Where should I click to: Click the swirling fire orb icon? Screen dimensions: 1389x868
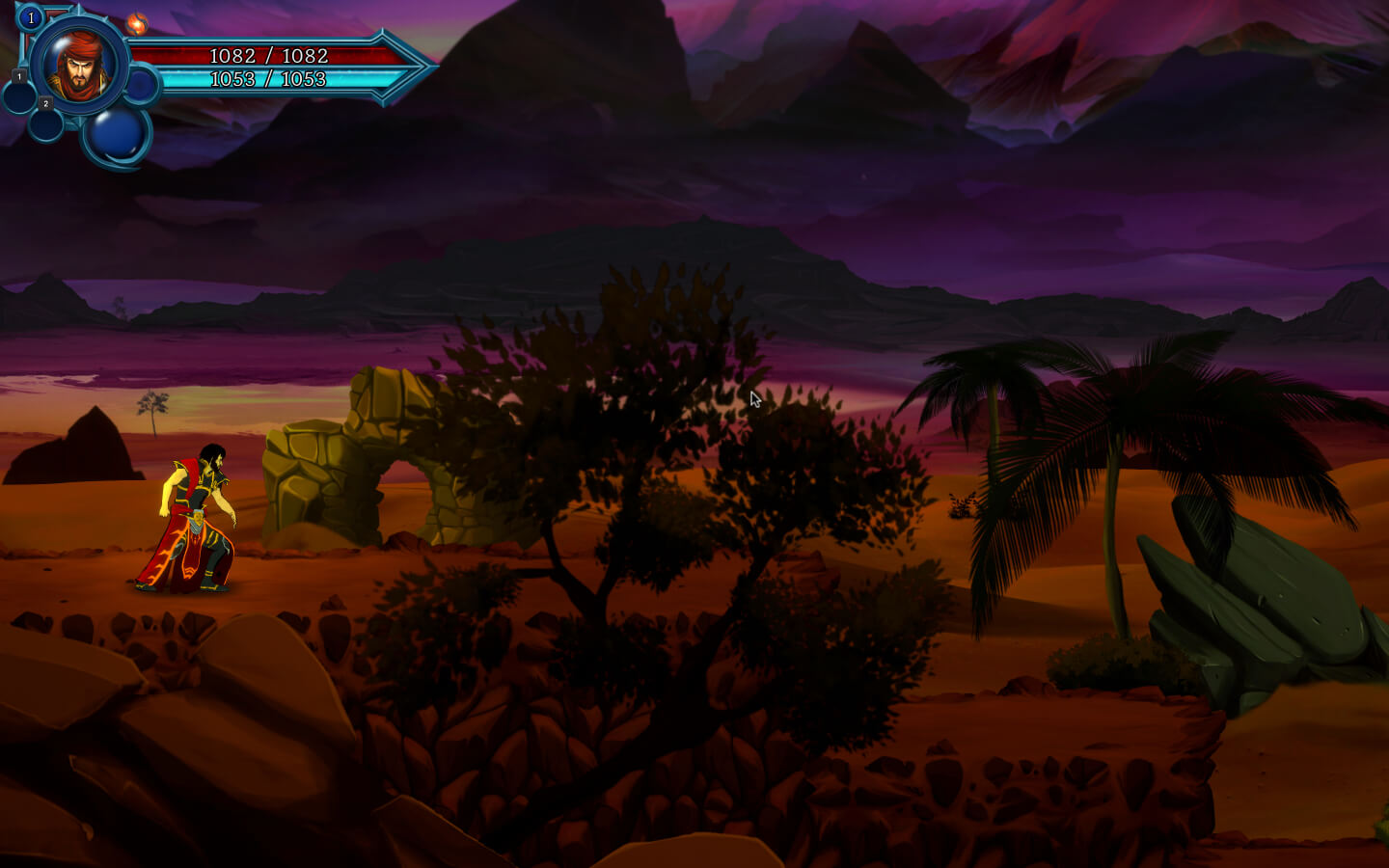[137, 23]
